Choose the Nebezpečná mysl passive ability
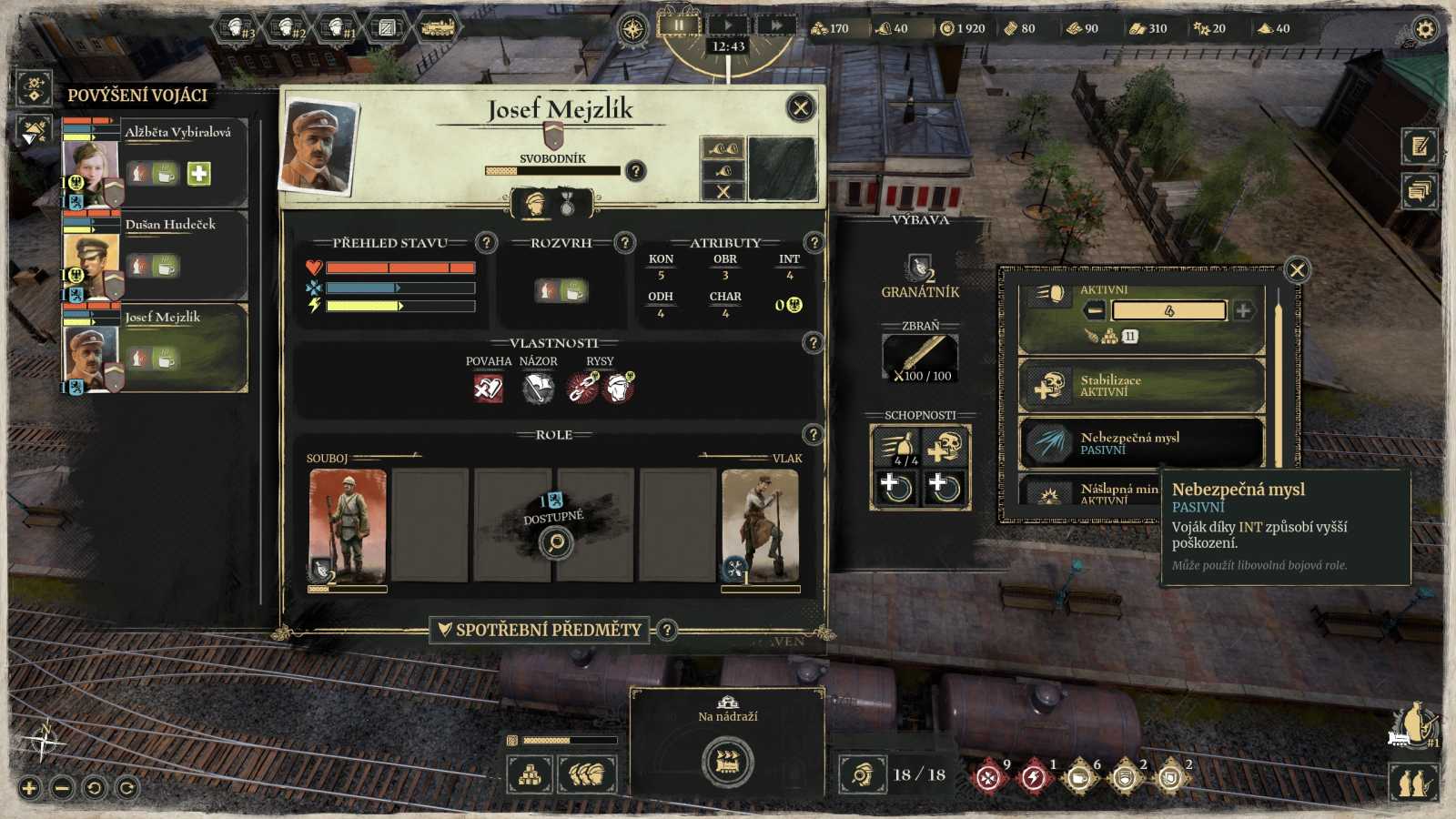The image size is (1456, 819). pyautogui.click(x=1141, y=443)
